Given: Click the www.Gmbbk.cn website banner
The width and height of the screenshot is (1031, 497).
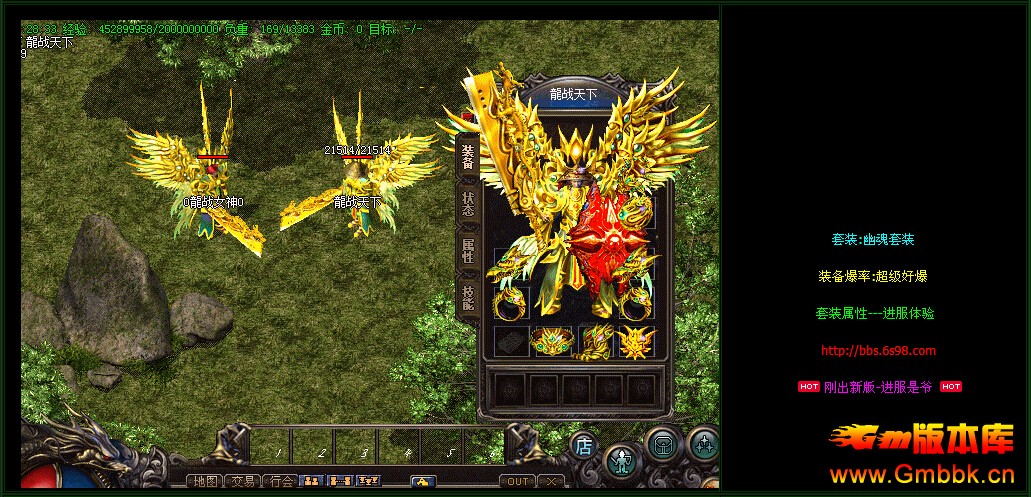Looking at the screenshot, I should (x=920, y=474).
